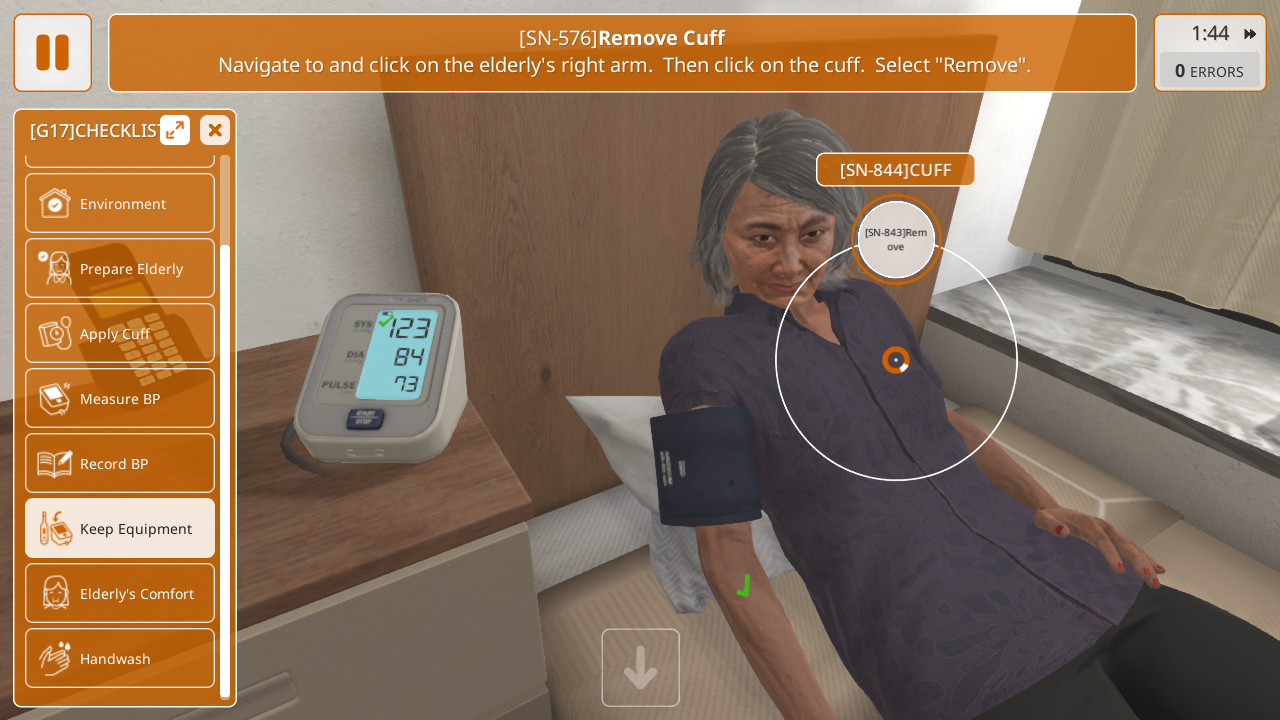Close the checklist panel
The height and width of the screenshot is (720, 1280).
[215, 130]
